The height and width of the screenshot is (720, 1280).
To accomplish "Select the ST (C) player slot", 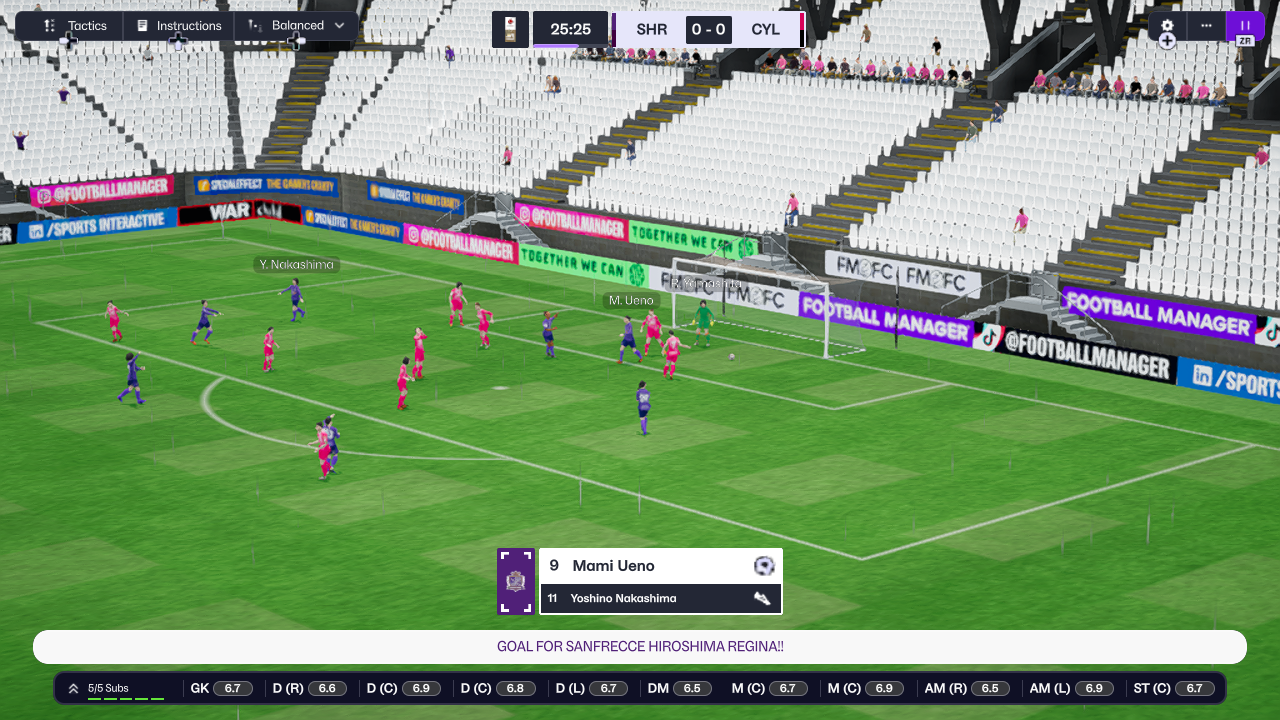I will coord(1173,688).
